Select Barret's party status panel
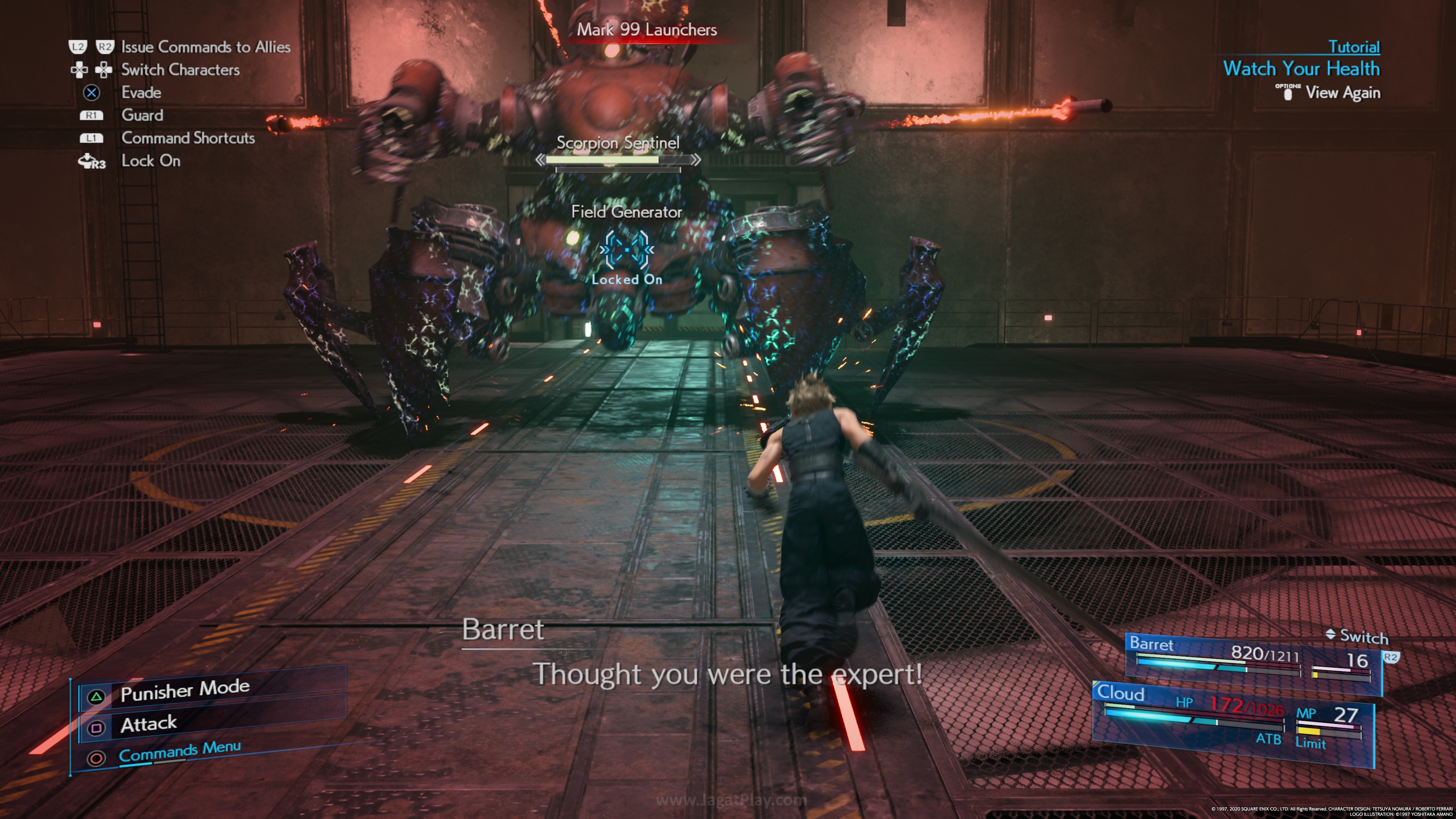Image resolution: width=1456 pixels, height=819 pixels. (x=1251, y=659)
